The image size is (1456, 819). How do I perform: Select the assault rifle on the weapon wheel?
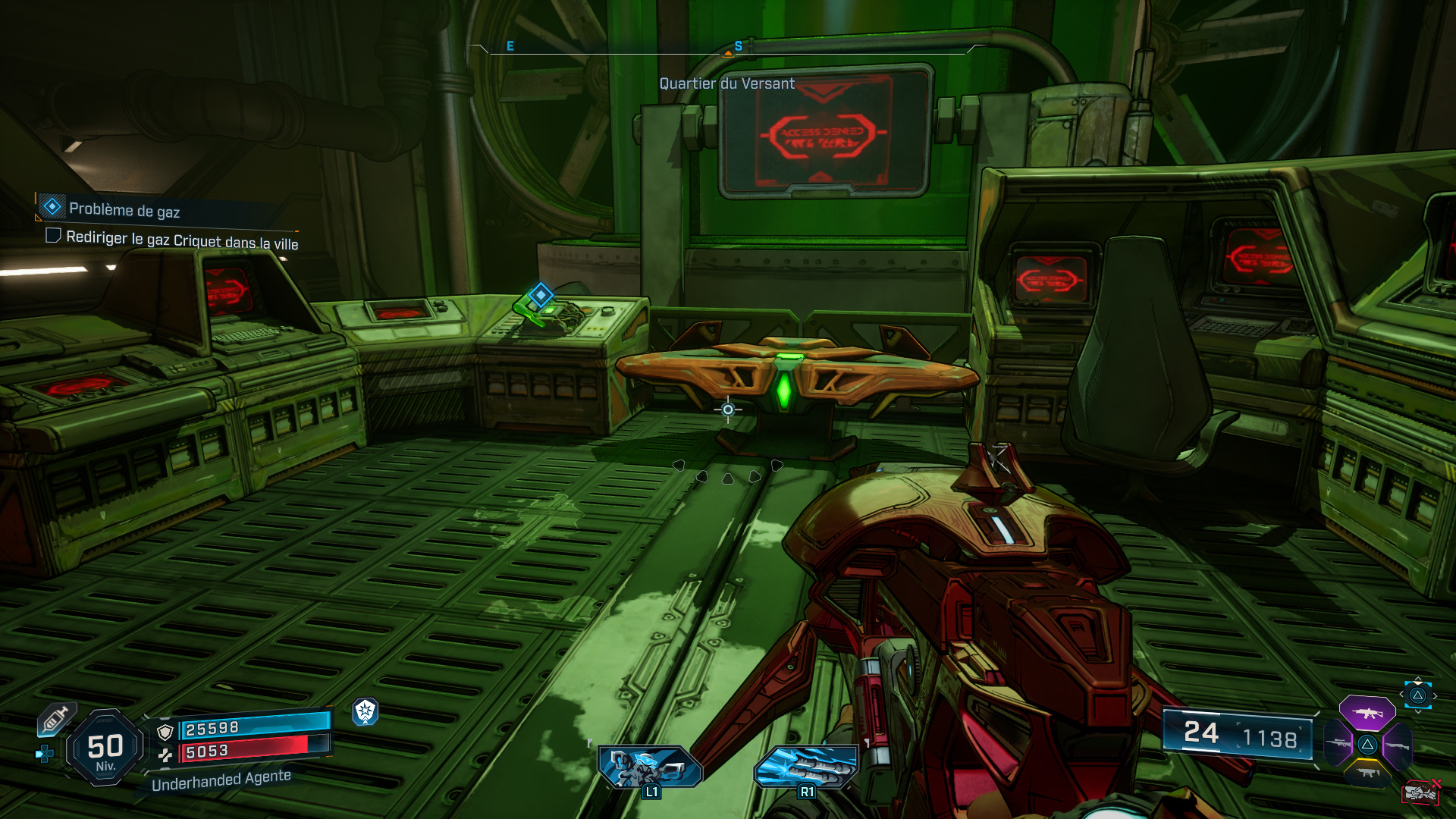click(1367, 713)
